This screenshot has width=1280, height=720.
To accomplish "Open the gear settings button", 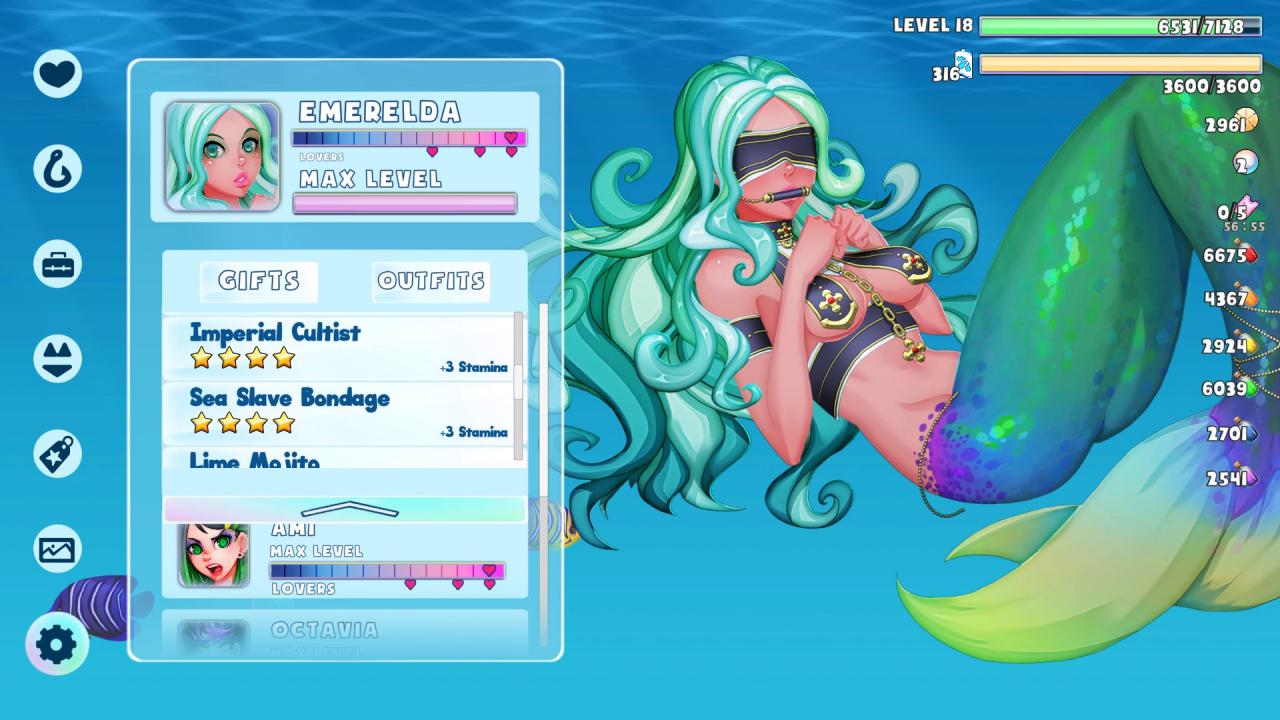I will coord(57,644).
